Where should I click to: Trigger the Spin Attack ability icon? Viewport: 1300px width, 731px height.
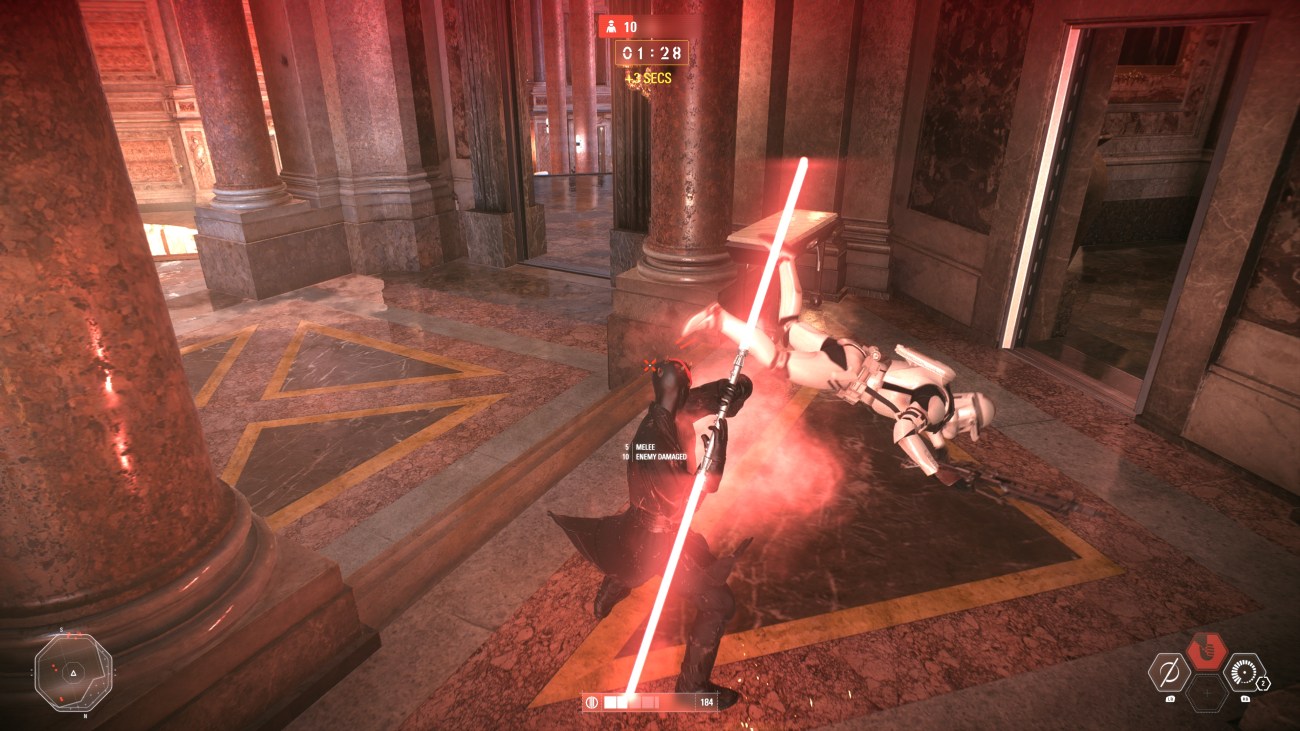point(1245,672)
